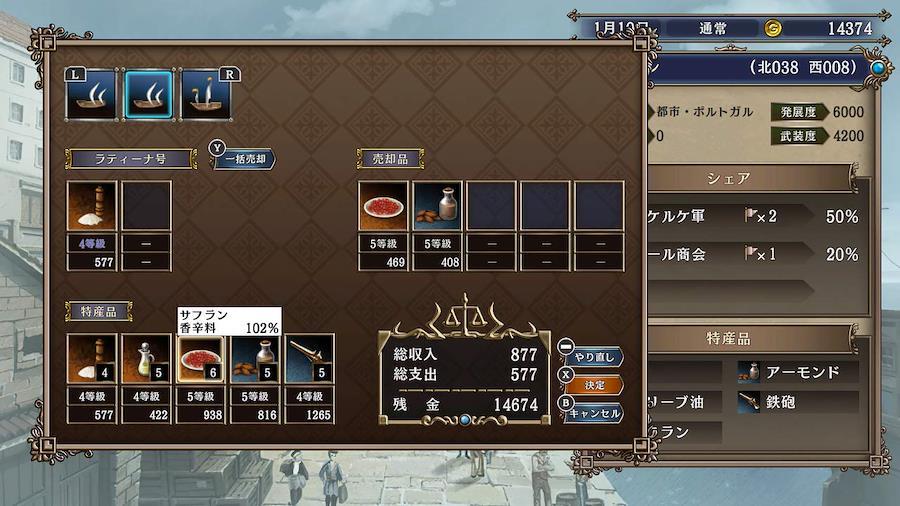Select the saffron slot under 売却品
The width and height of the screenshot is (900, 506).
384,207
